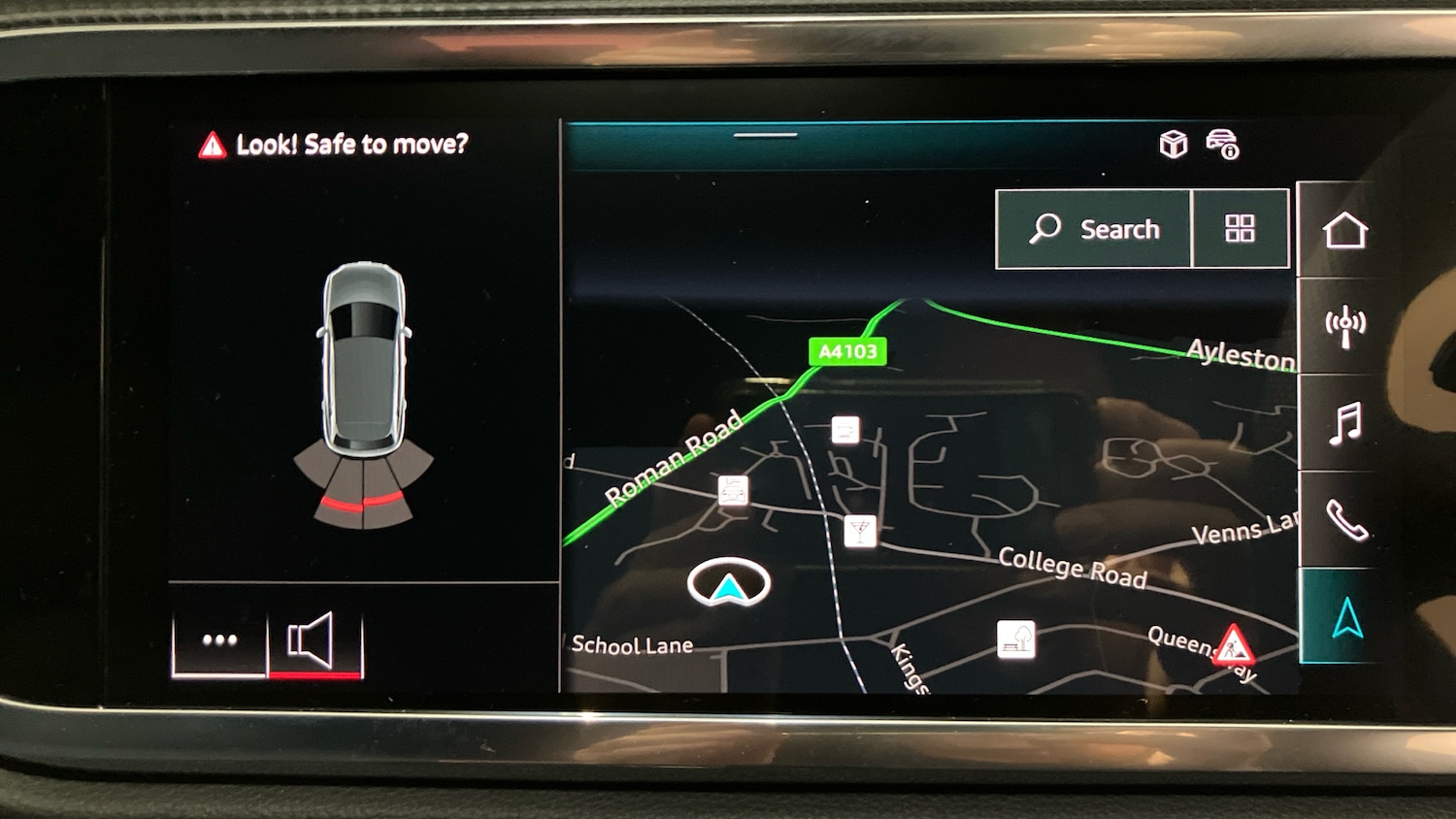Select the cocktail bar map marker

click(859, 530)
